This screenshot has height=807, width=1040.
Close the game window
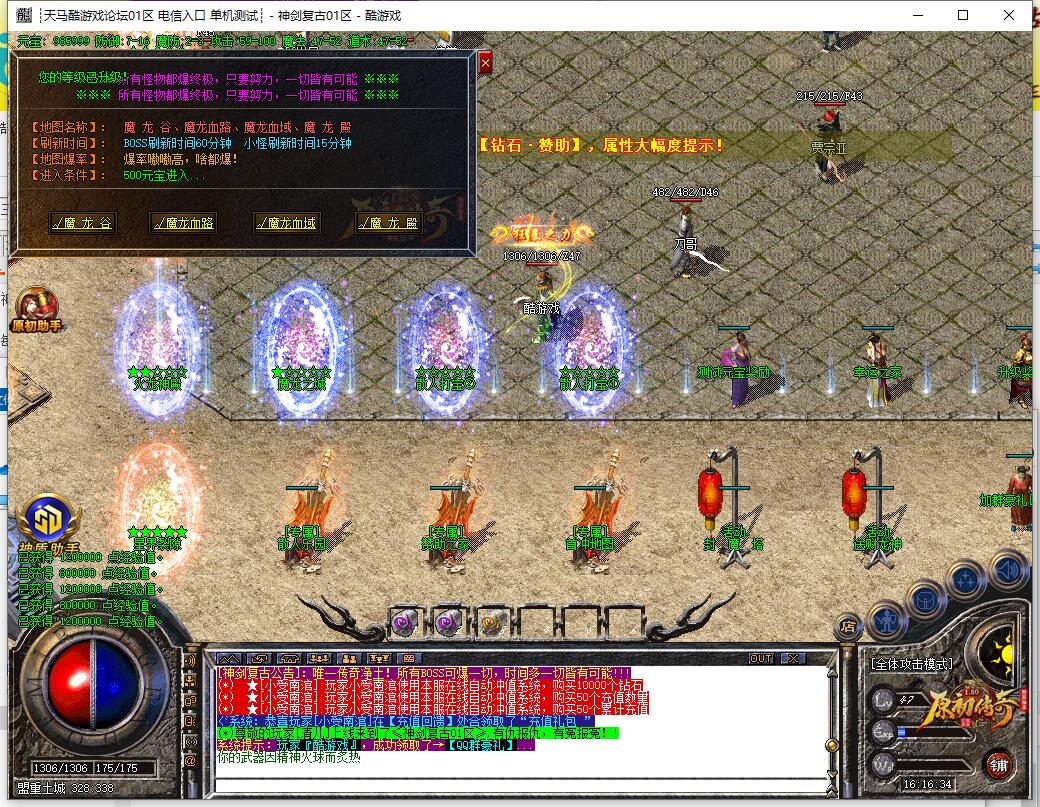[x=1009, y=15]
